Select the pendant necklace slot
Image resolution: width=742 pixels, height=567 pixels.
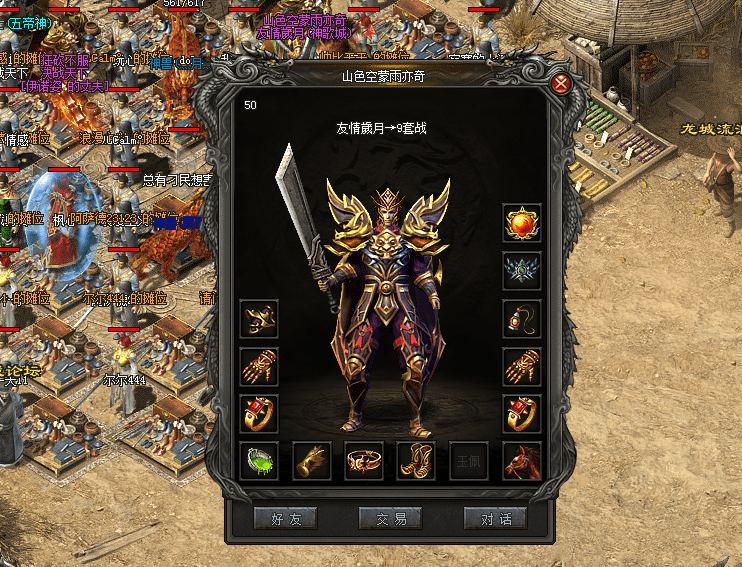point(522,318)
